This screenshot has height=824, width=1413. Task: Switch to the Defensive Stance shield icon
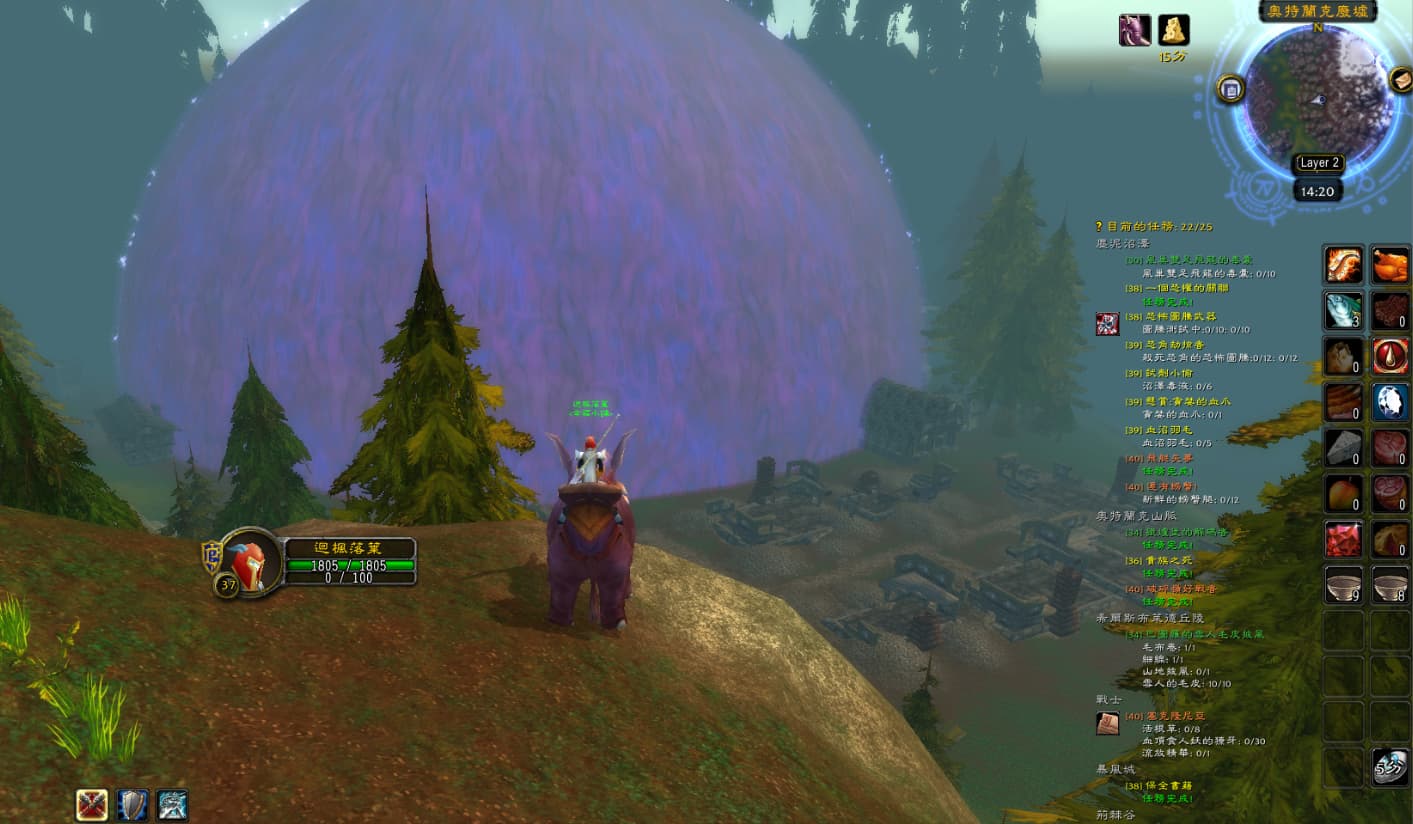(132, 804)
